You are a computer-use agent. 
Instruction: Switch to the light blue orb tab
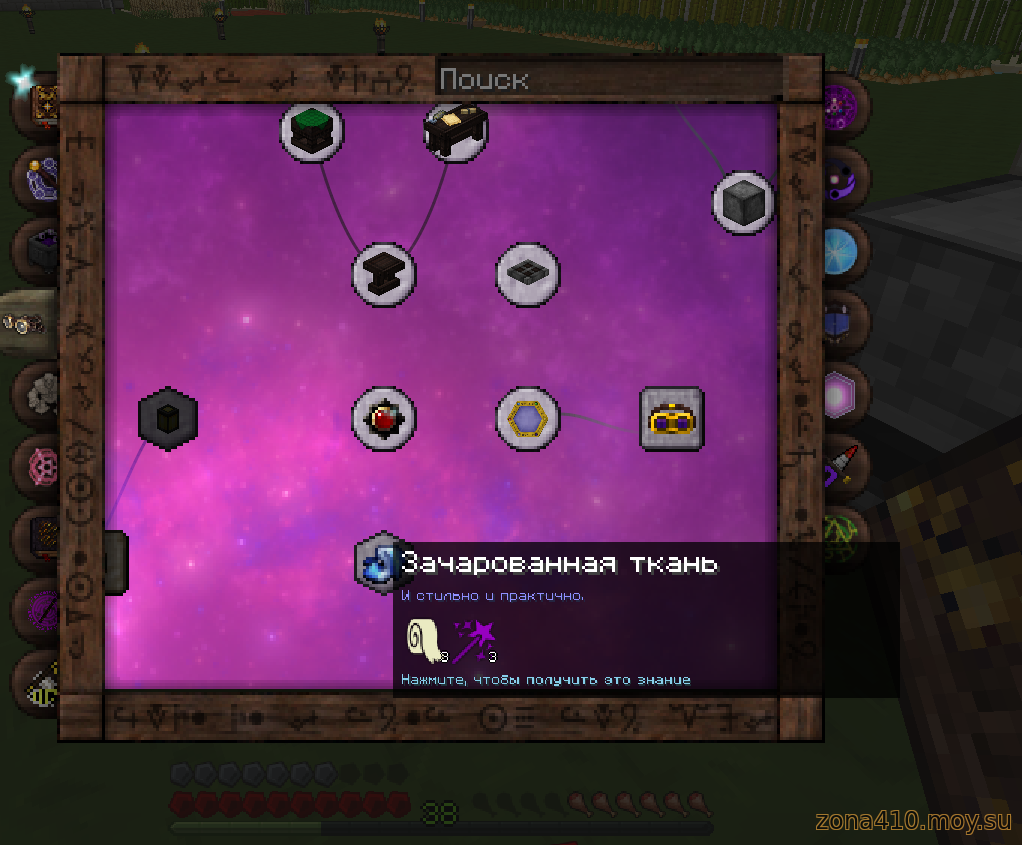pos(838,250)
